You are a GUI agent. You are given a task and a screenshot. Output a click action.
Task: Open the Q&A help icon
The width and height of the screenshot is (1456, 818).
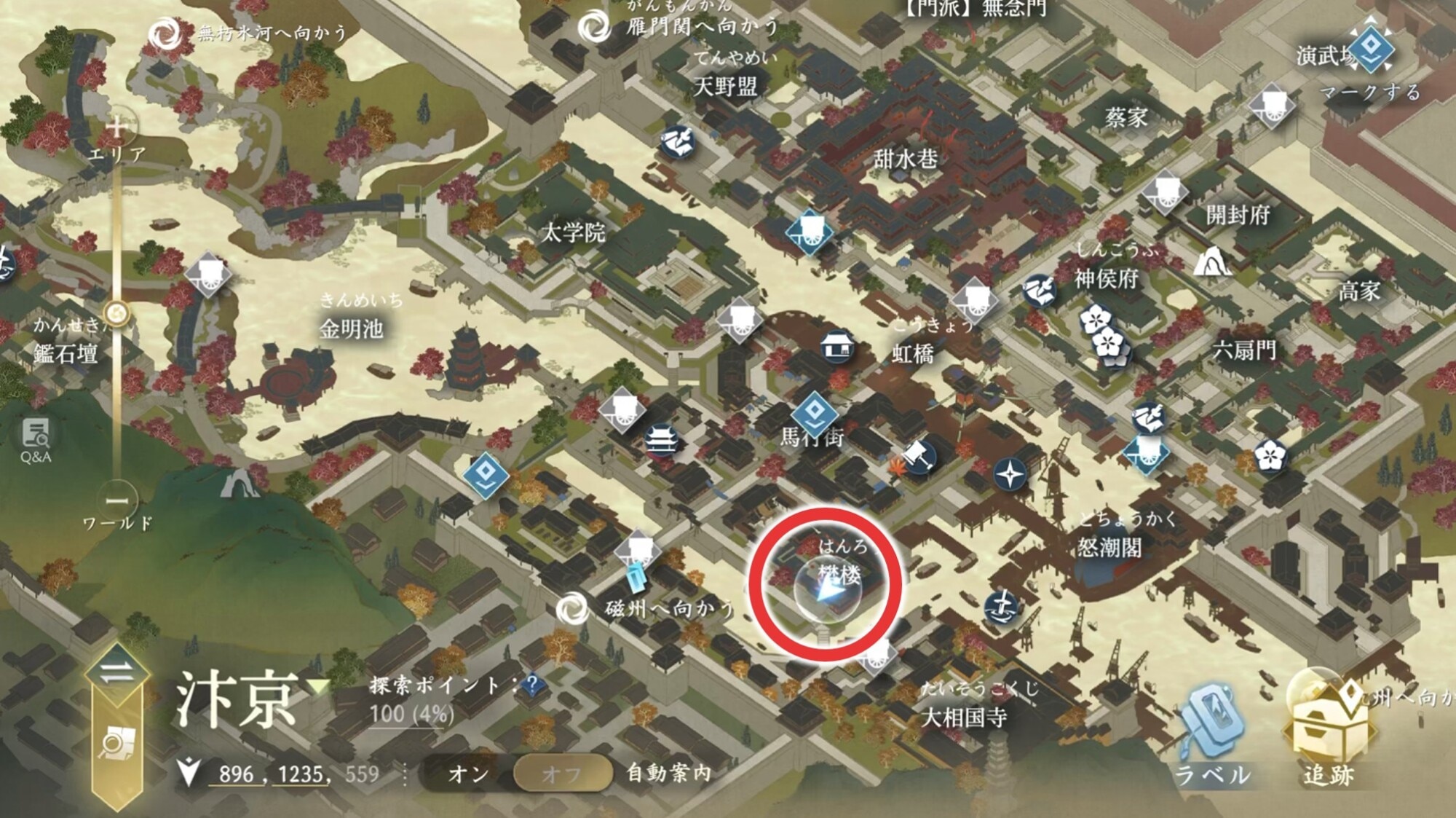click(x=35, y=439)
